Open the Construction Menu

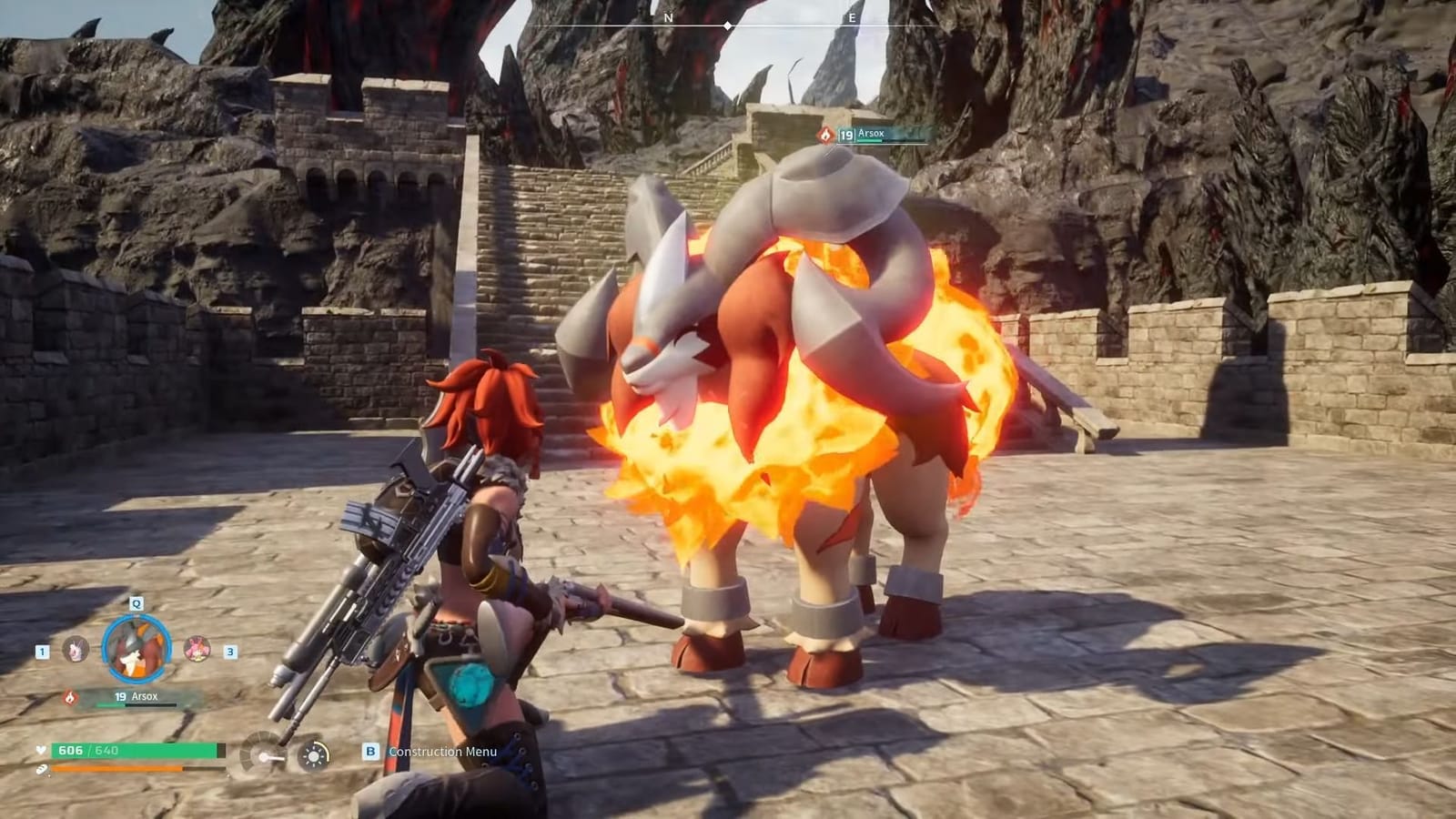(443, 753)
